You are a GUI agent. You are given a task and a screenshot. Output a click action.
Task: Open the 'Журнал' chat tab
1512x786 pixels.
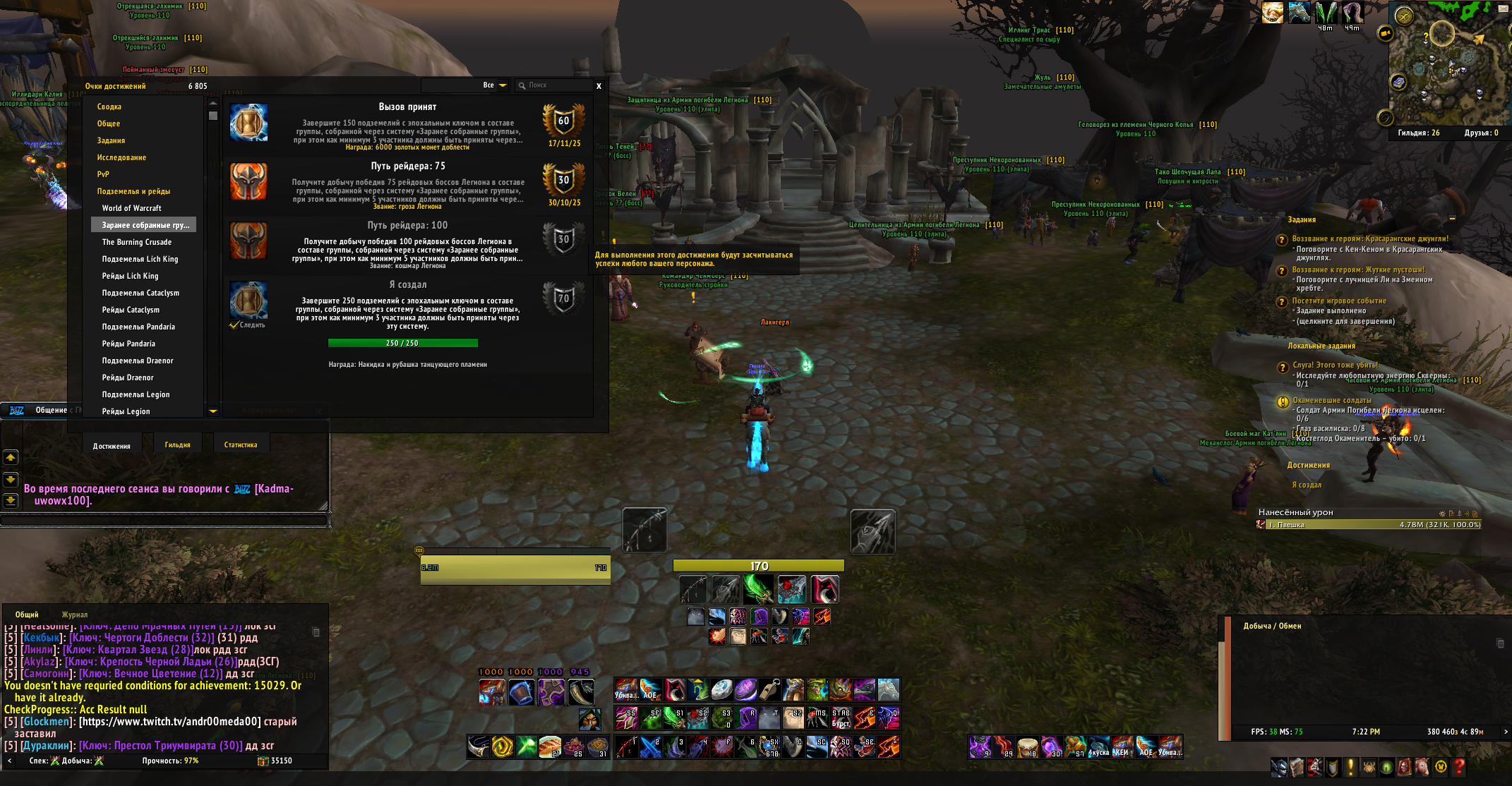[75, 615]
